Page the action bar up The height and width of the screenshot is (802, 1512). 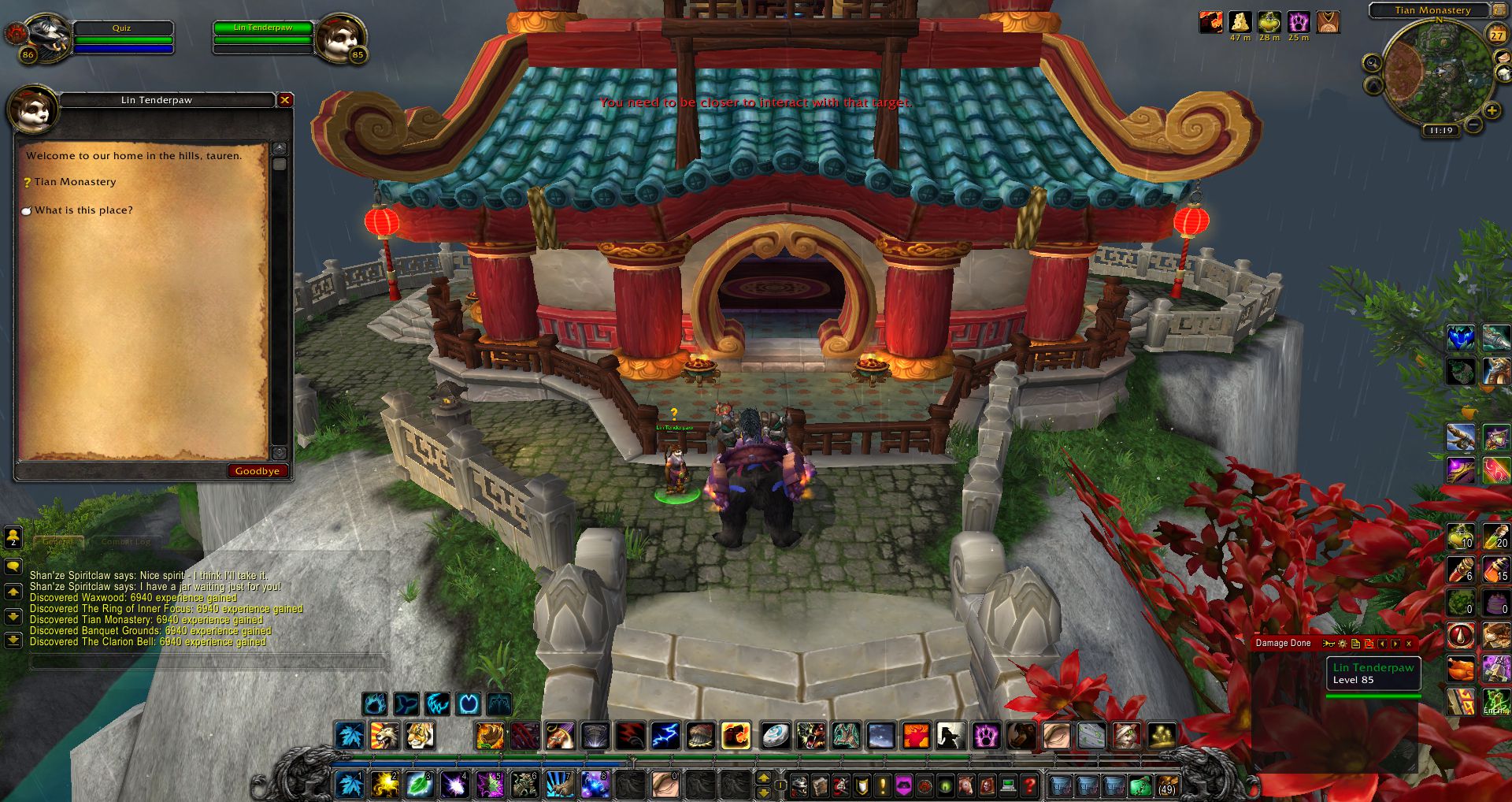click(x=763, y=778)
